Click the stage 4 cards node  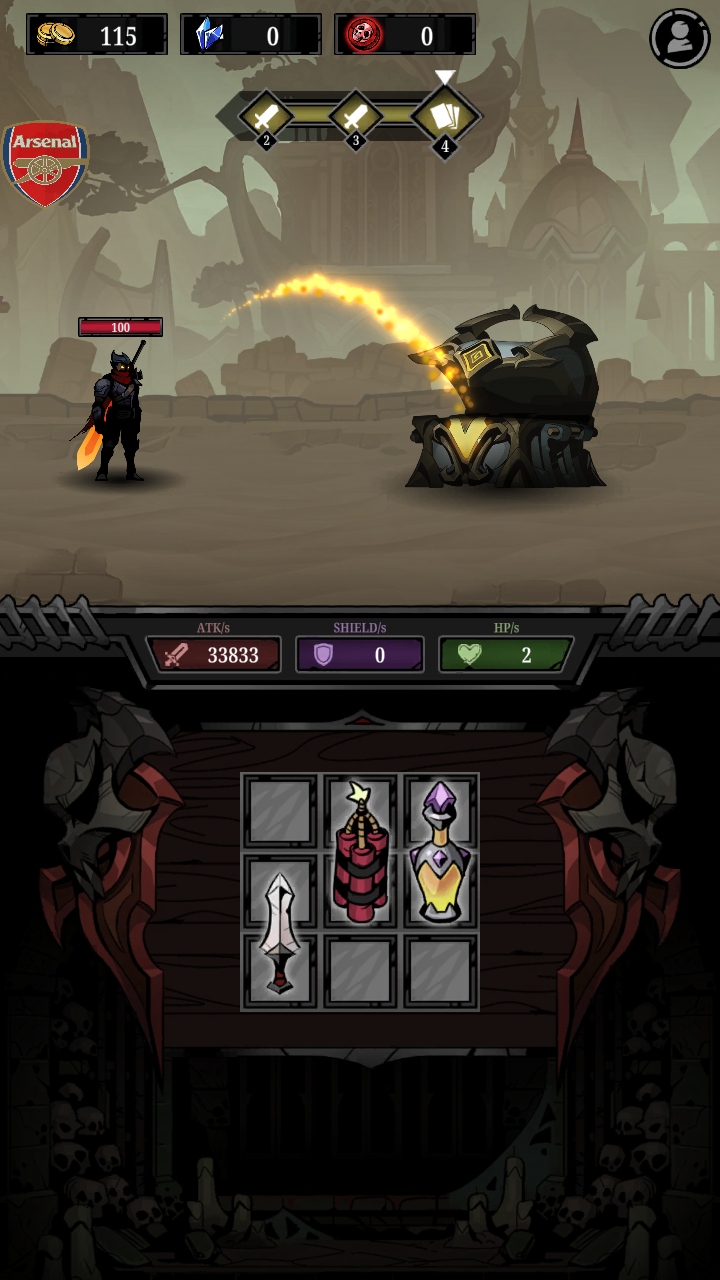point(445,117)
